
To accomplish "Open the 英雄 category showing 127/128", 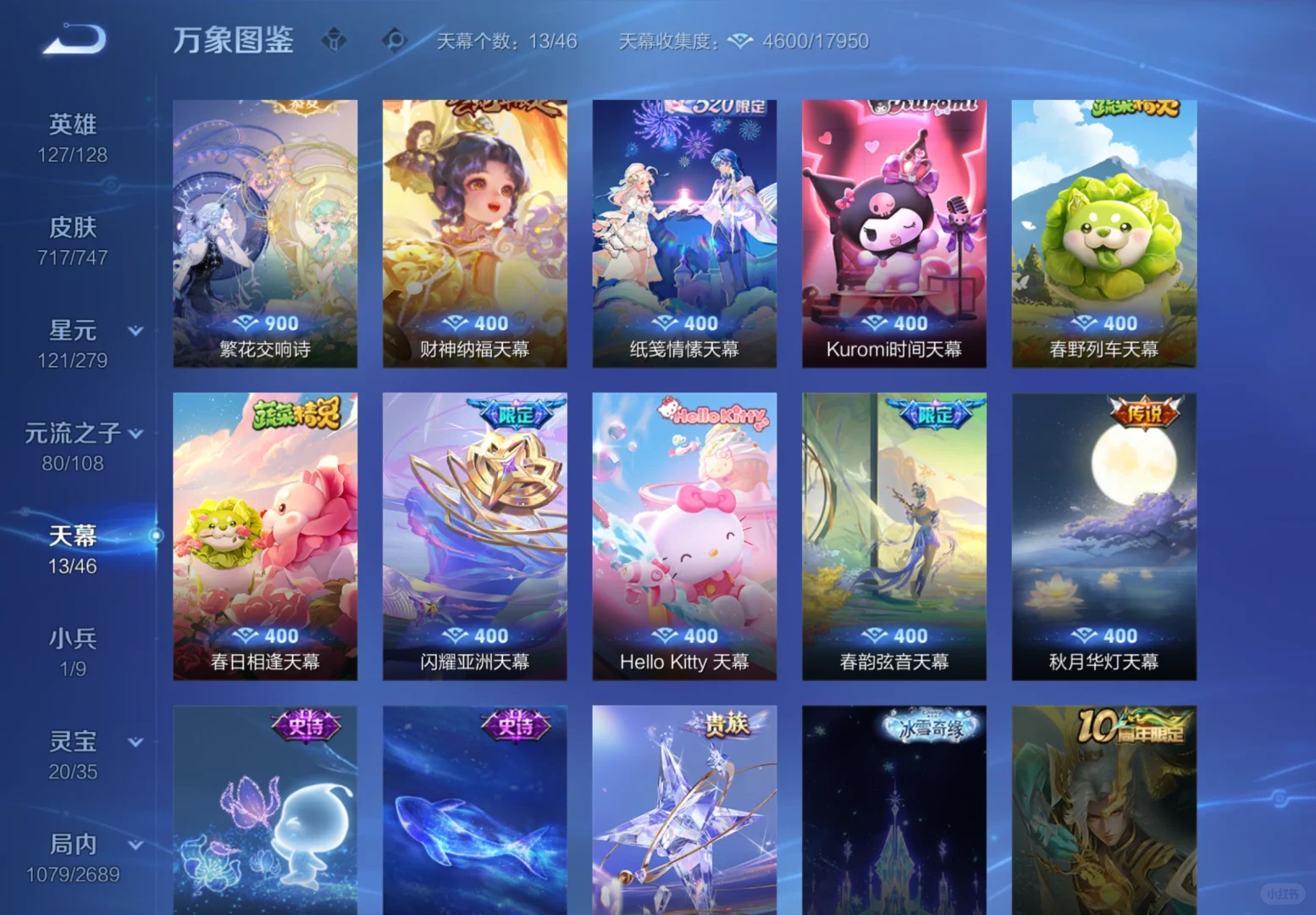I will tap(72, 125).
